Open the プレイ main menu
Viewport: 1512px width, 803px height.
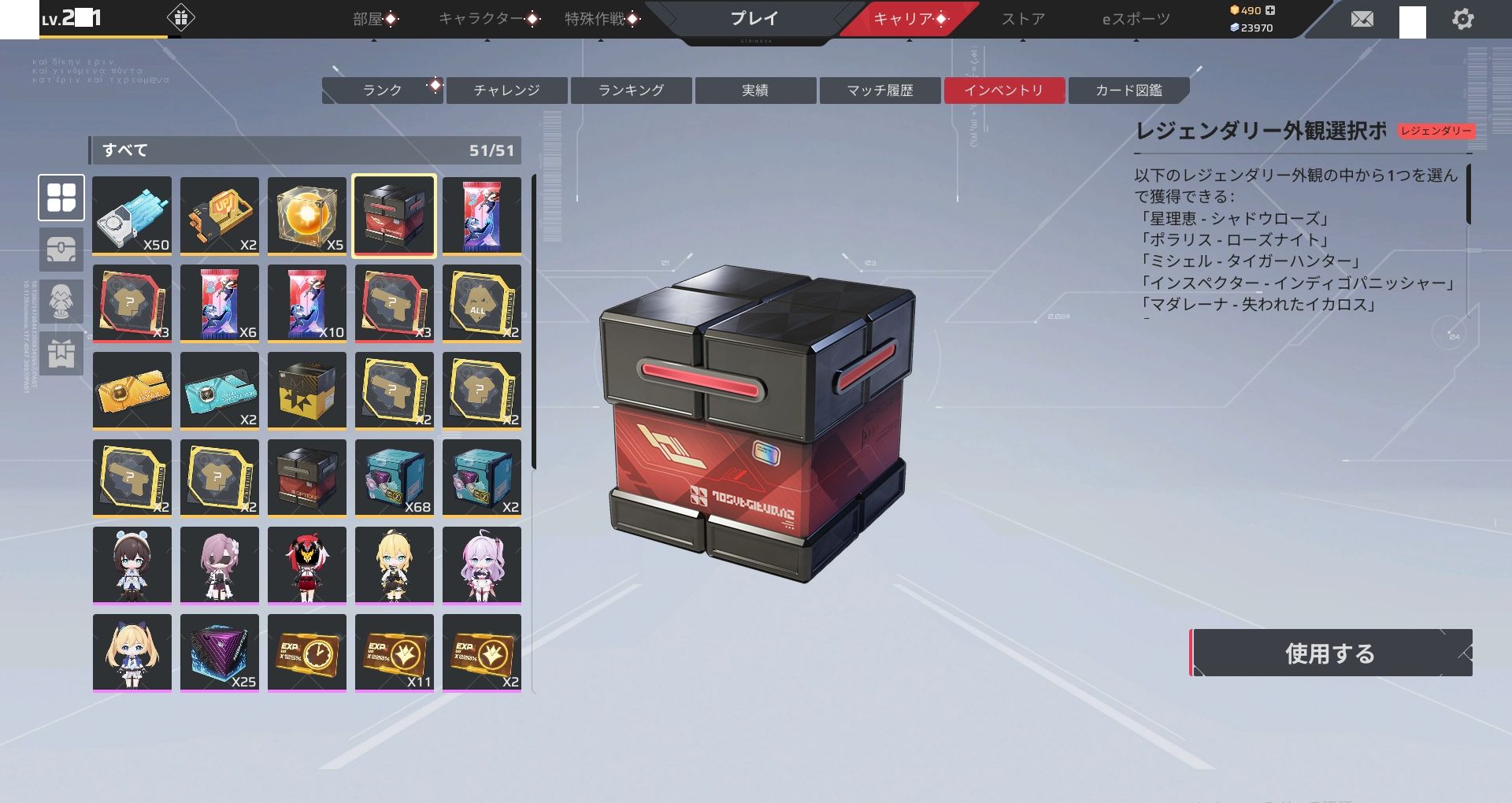(x=754, y=19)
